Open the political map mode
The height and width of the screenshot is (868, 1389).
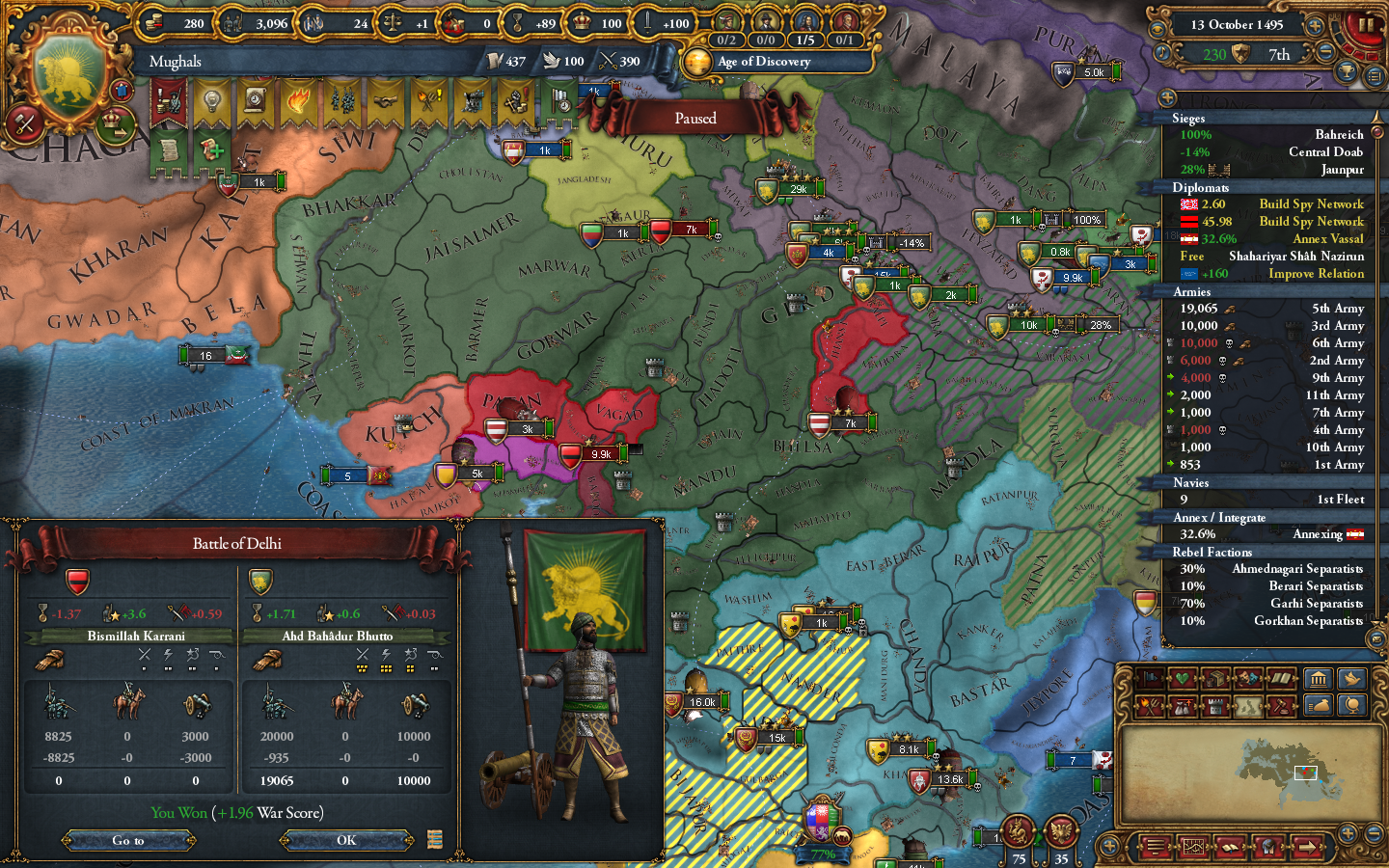coord(1151,679)
